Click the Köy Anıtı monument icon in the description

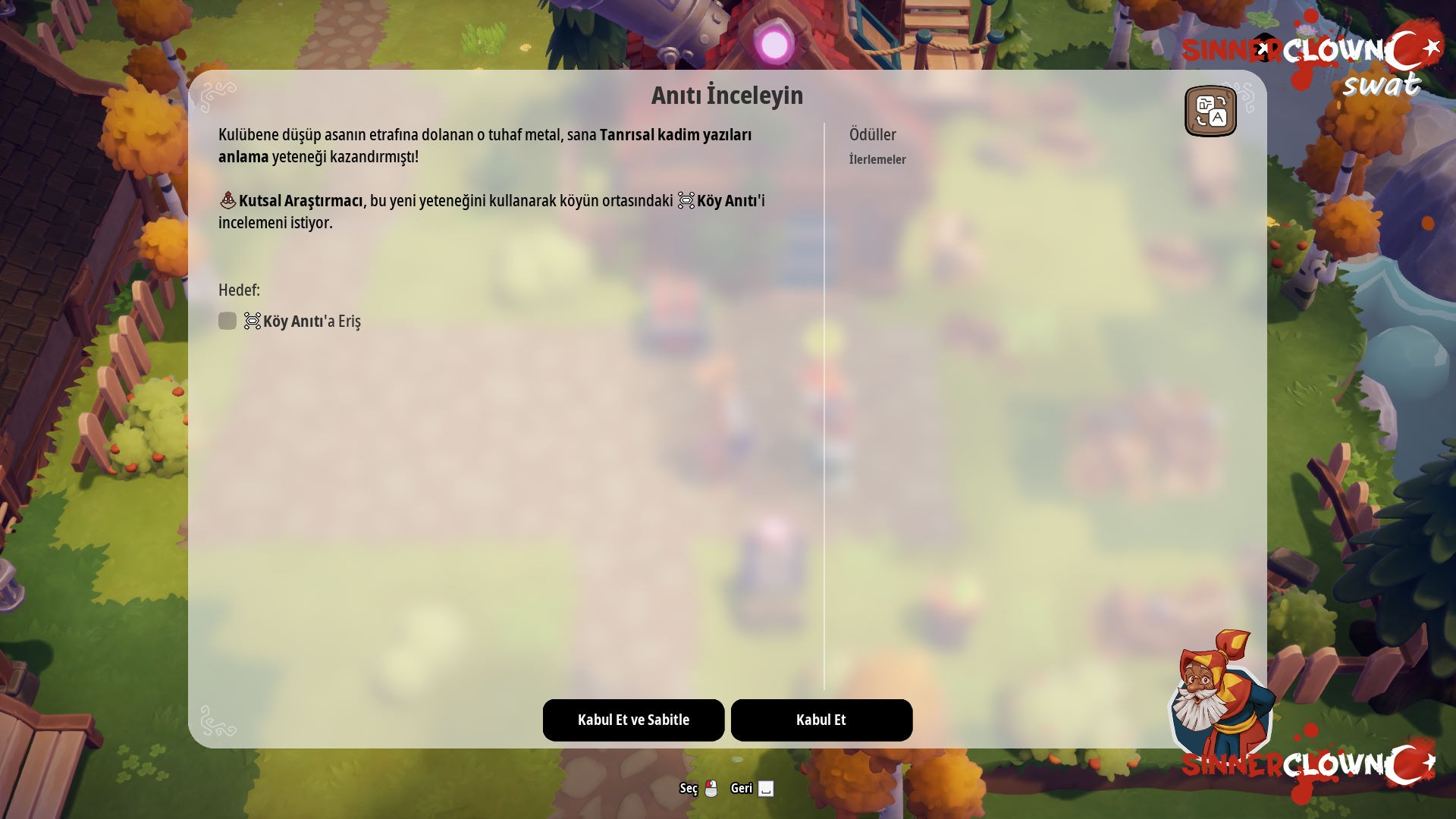686,199
